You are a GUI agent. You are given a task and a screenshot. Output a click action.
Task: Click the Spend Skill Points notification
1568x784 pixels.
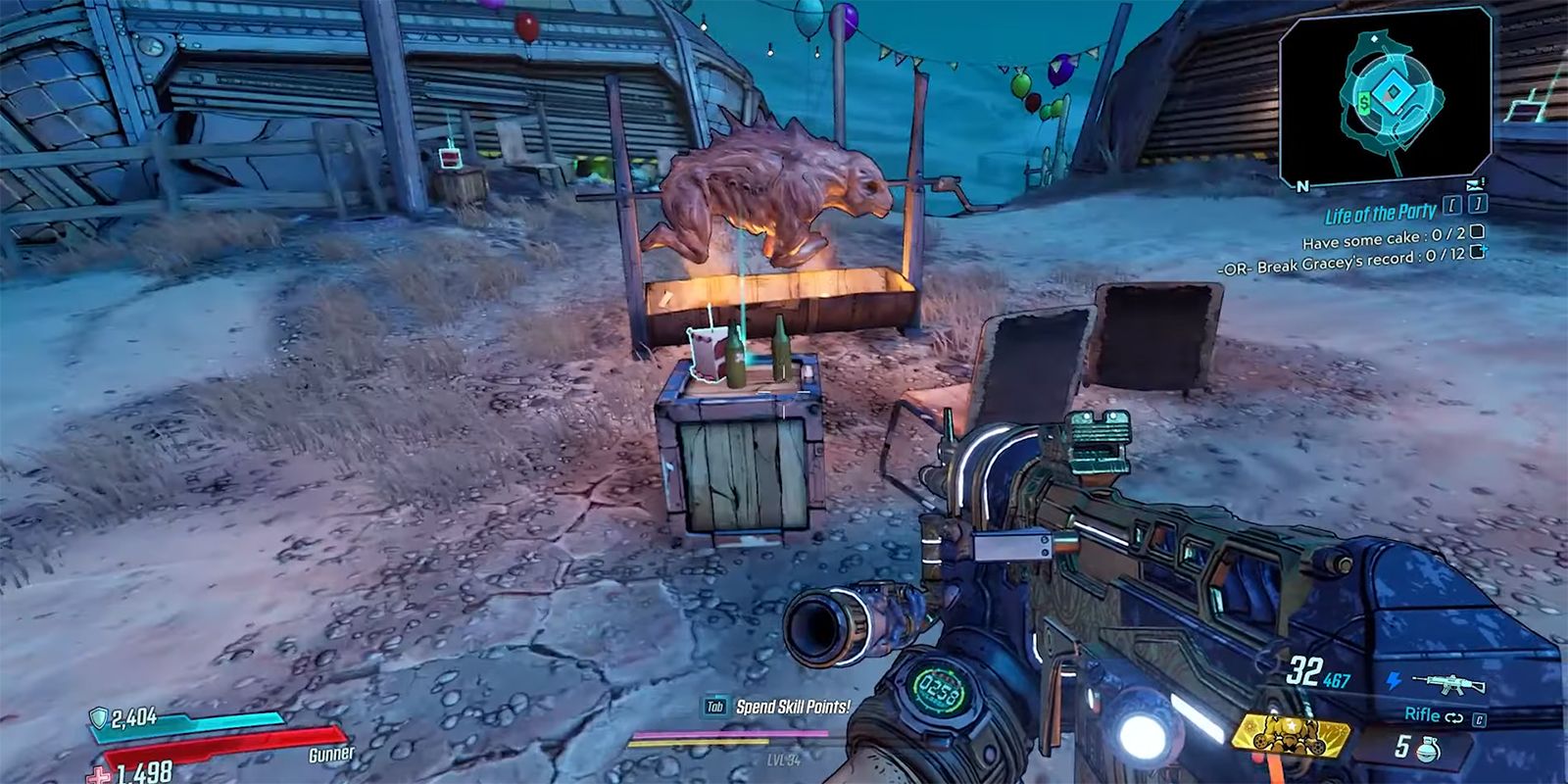pyautogui.click(x=792, y=706)
